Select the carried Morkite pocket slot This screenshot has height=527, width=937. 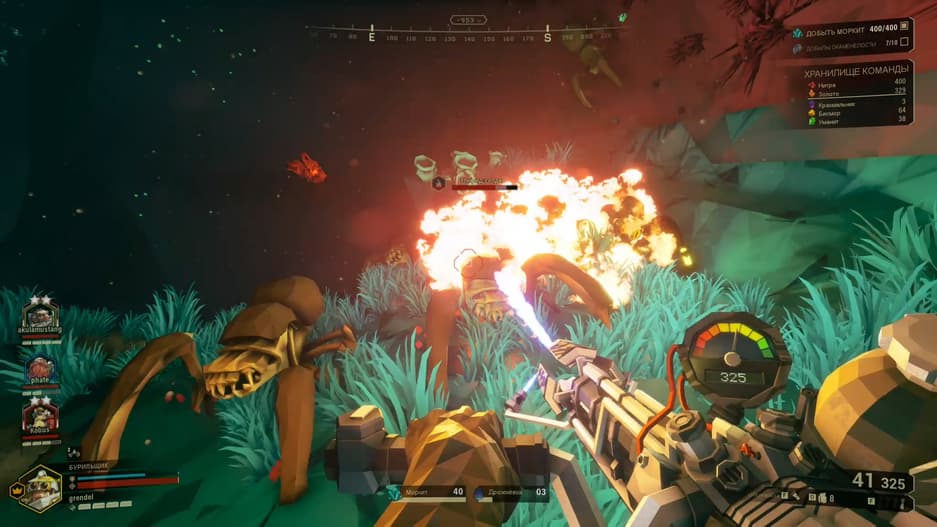pos(427,492)
